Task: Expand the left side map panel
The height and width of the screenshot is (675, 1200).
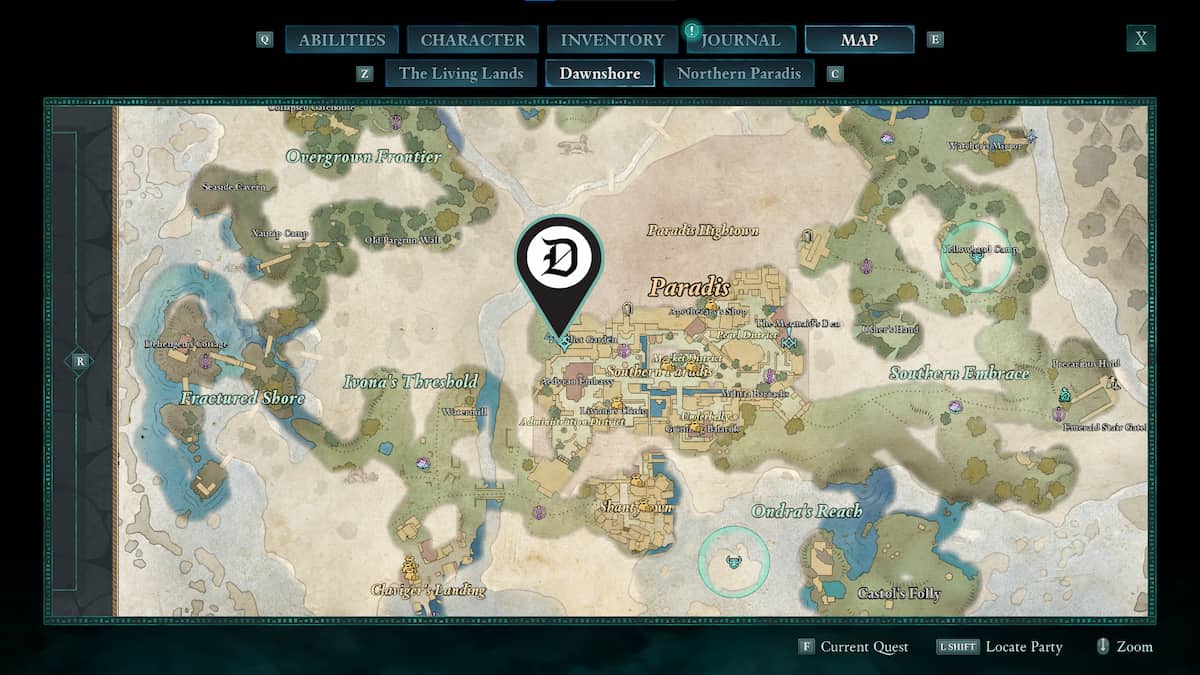Action: click(x=78, y=362)
